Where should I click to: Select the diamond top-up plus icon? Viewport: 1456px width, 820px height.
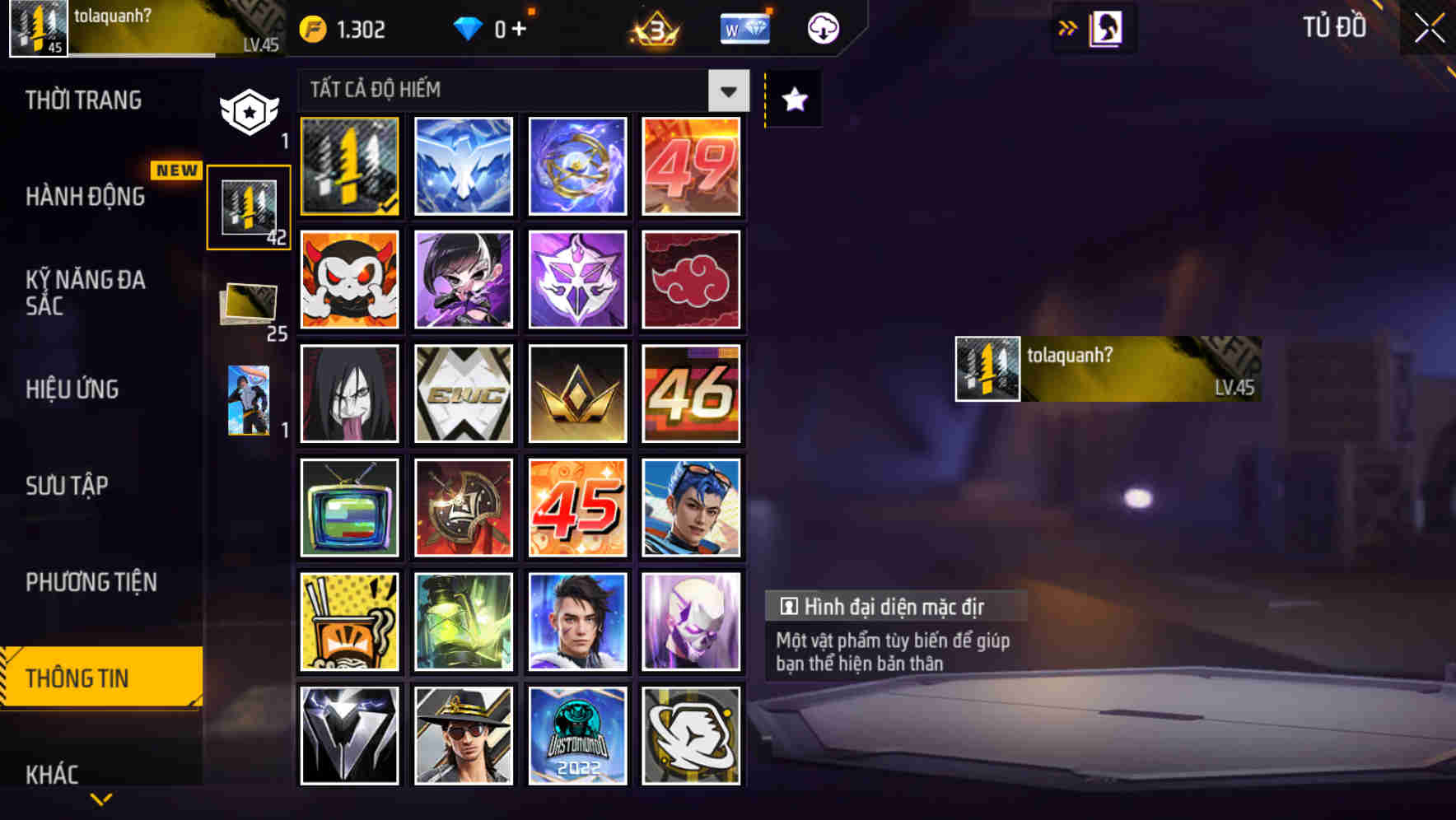pos(502,27)
